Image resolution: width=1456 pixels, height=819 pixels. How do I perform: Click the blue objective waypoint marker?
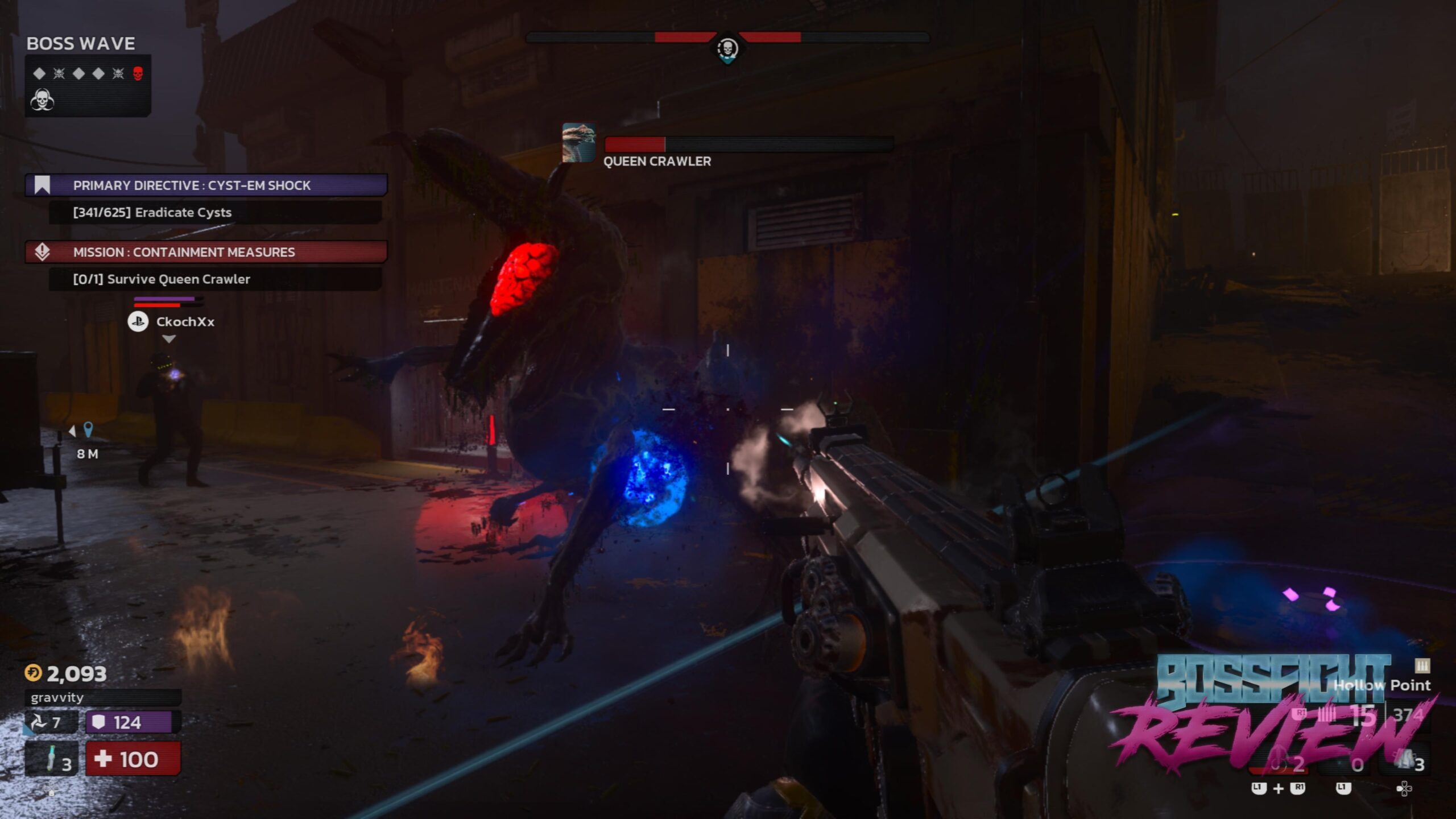pos(88,429)
